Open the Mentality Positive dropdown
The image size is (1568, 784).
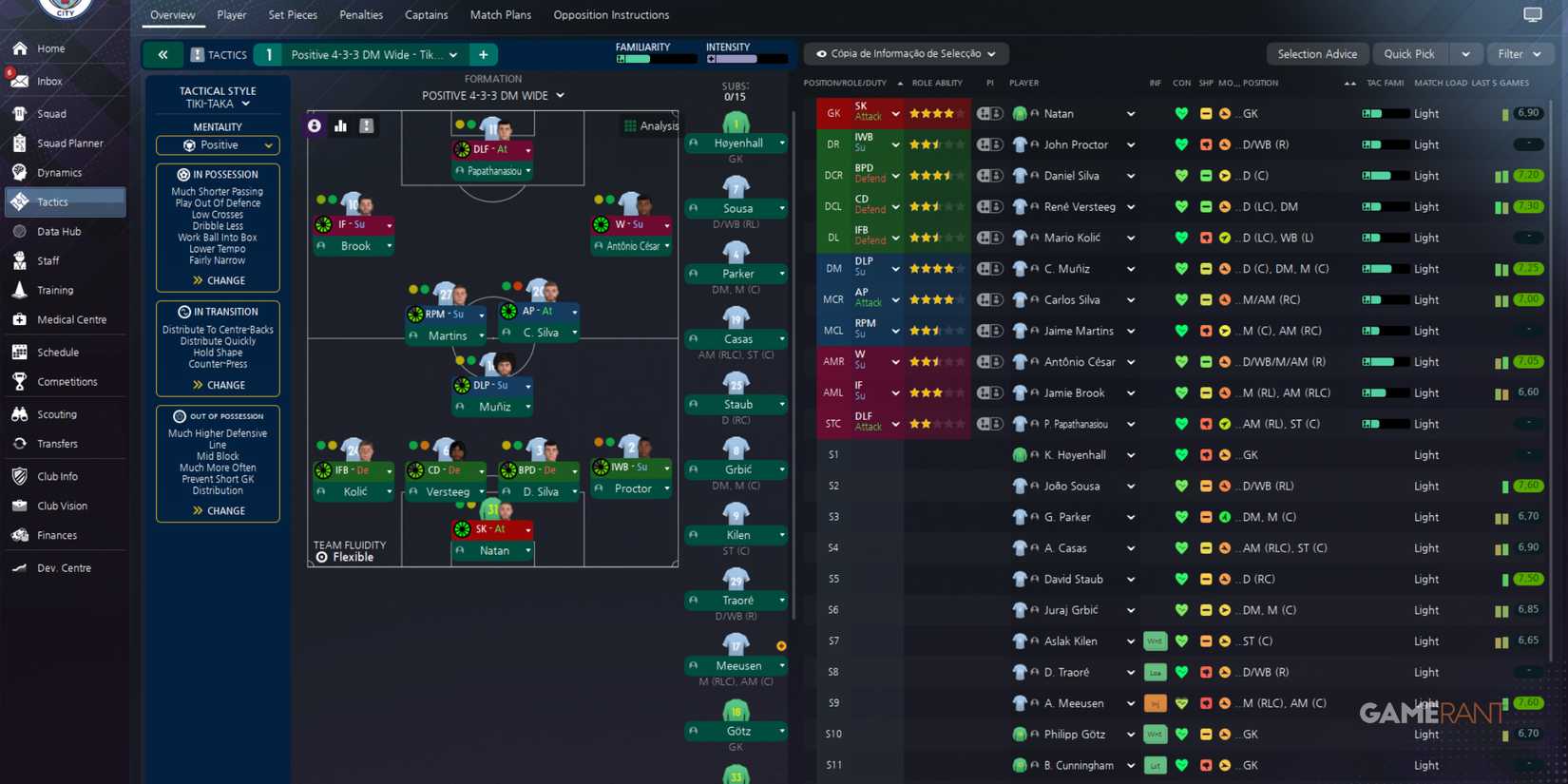click(x=217, y=144)
